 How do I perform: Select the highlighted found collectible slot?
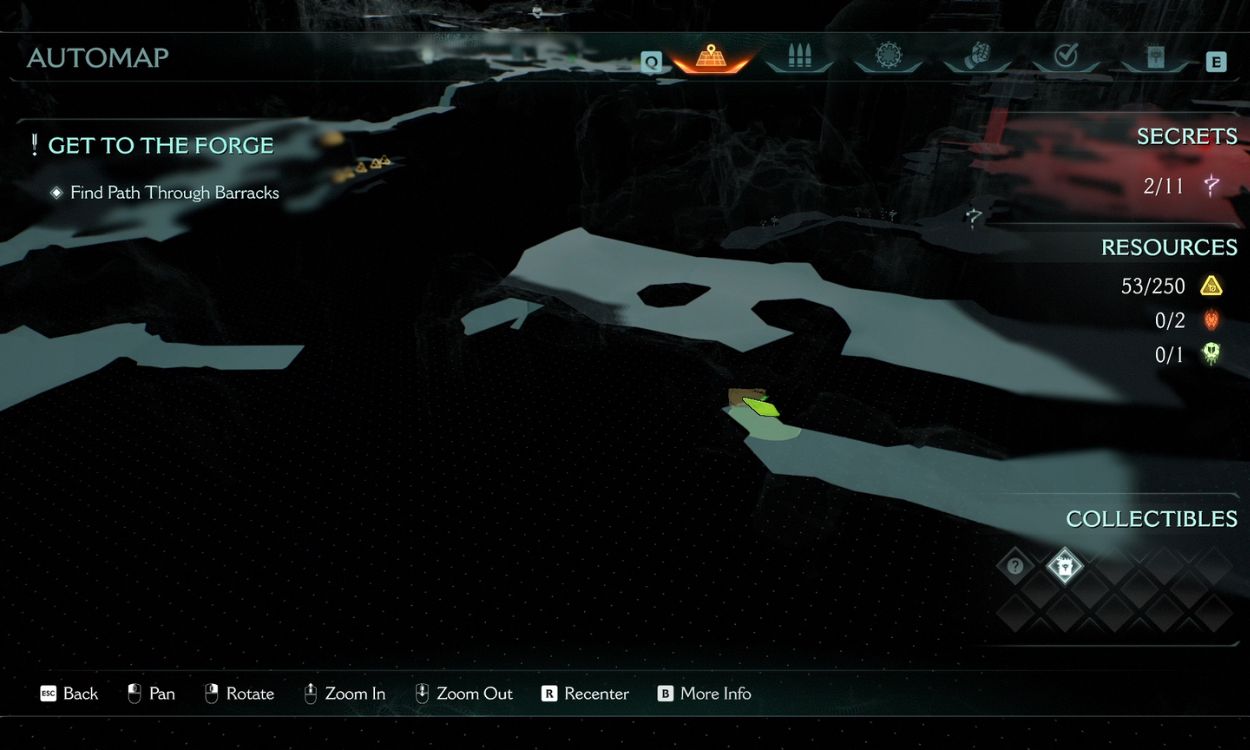1065,567
